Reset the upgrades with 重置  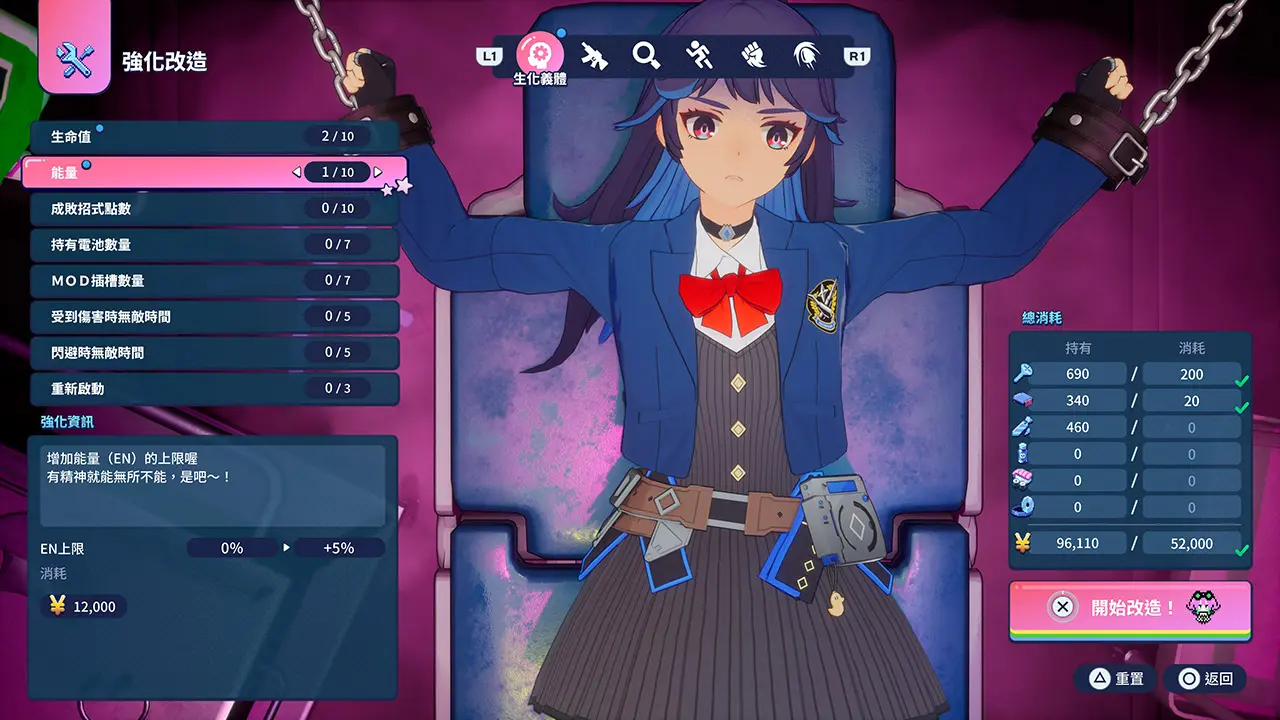(1115, 679)
